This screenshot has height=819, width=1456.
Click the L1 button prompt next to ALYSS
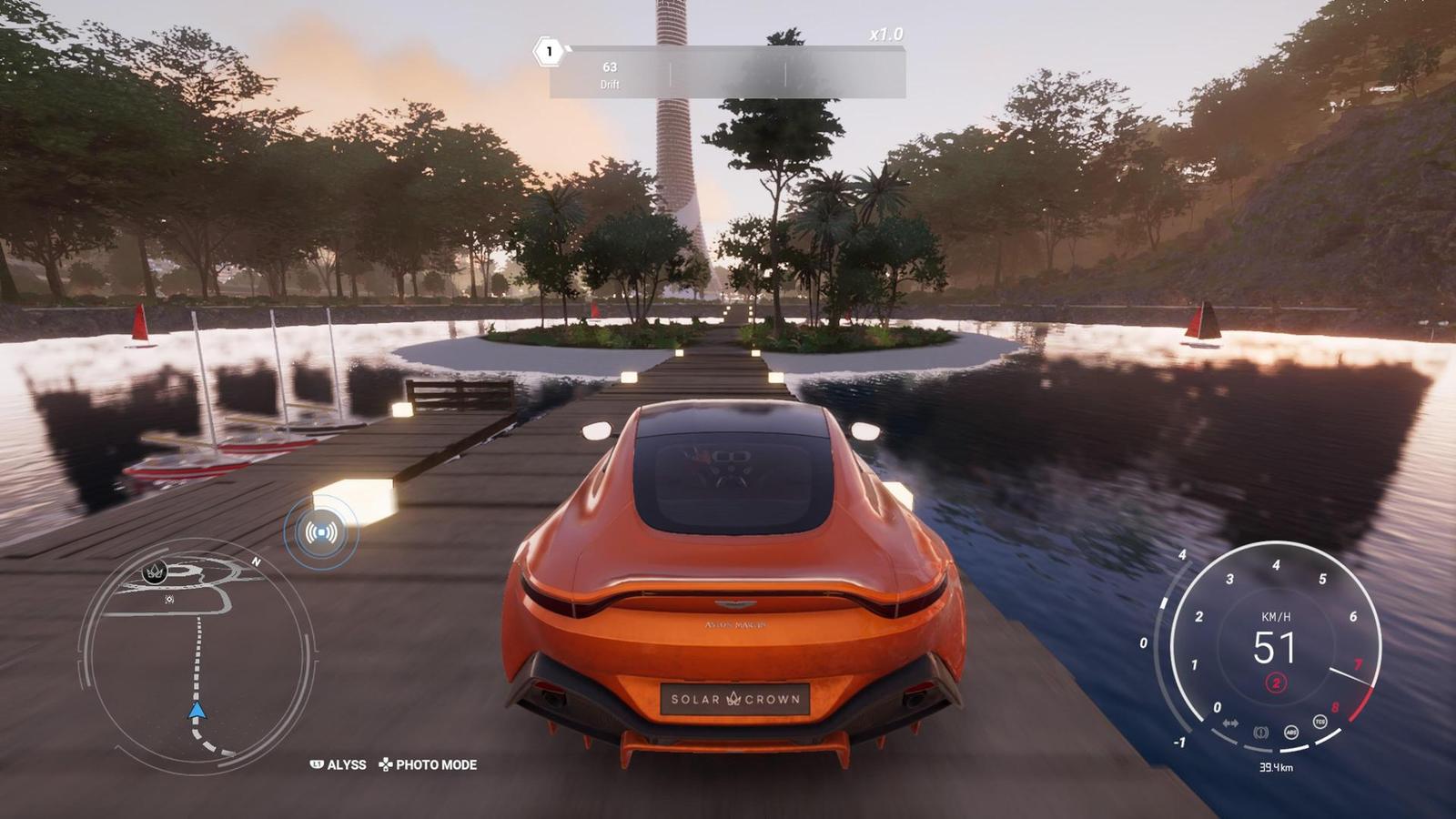(316, 765)
